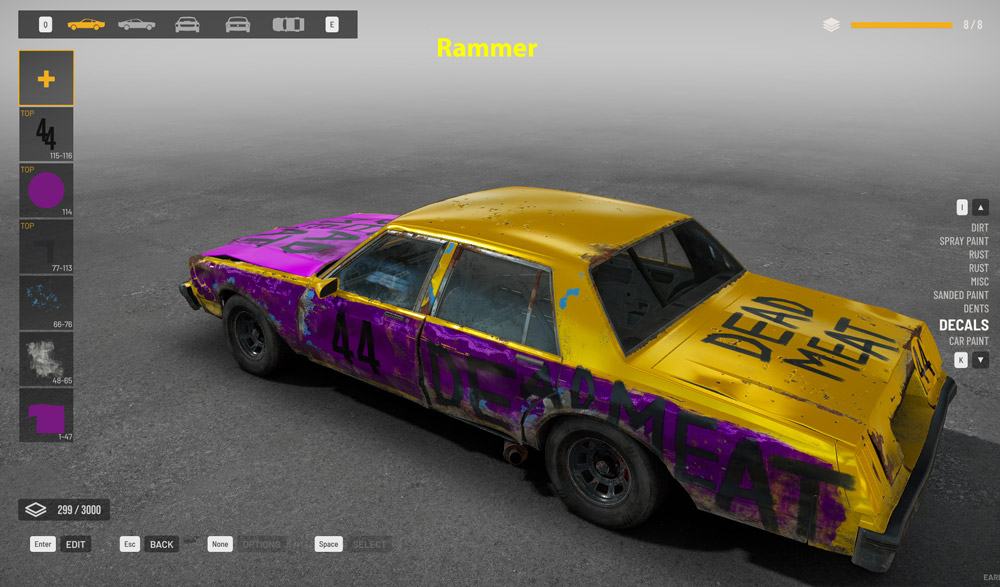The height and width of the screenshot is (587, 1000).
Task: Click the up arrow above the category list
Action: tap(981, 207)
